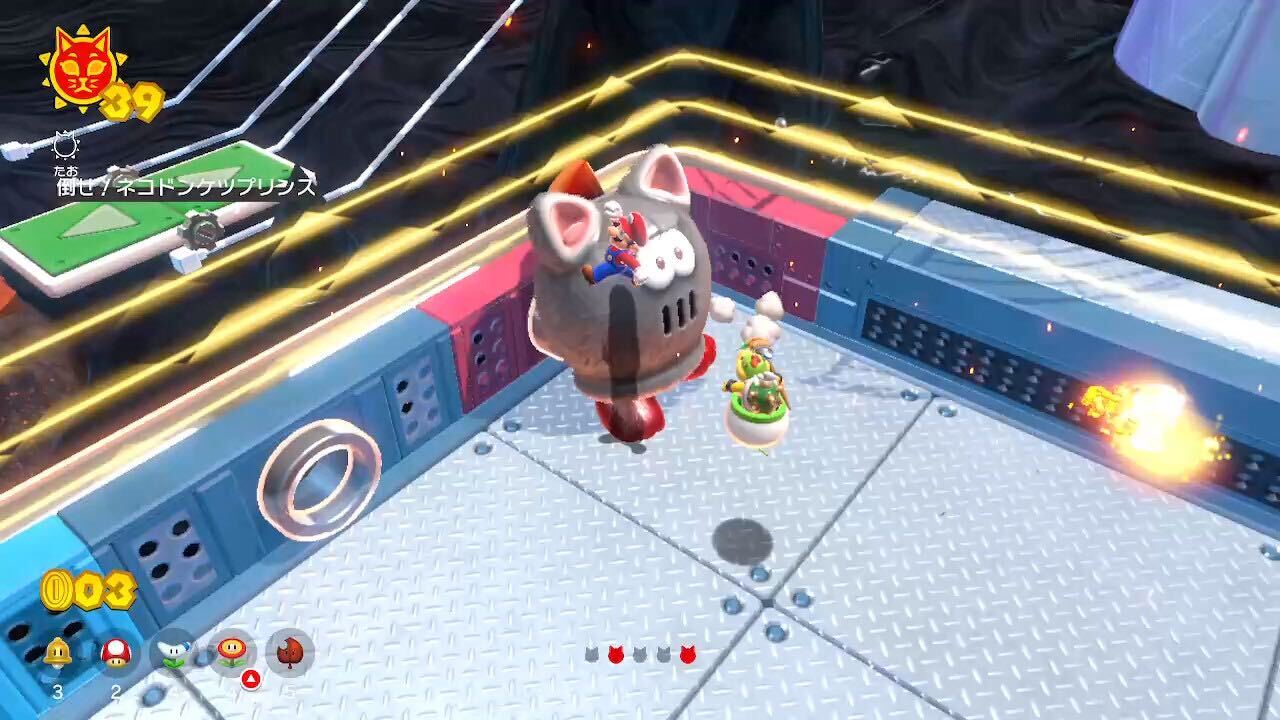Expand the middle gray cat-head indicator
1280x720 pixels.
click(640, 653)
